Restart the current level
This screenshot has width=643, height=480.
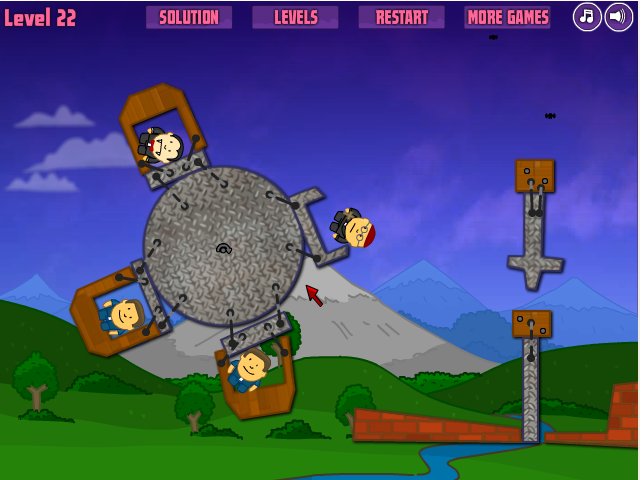pos(401,17)
